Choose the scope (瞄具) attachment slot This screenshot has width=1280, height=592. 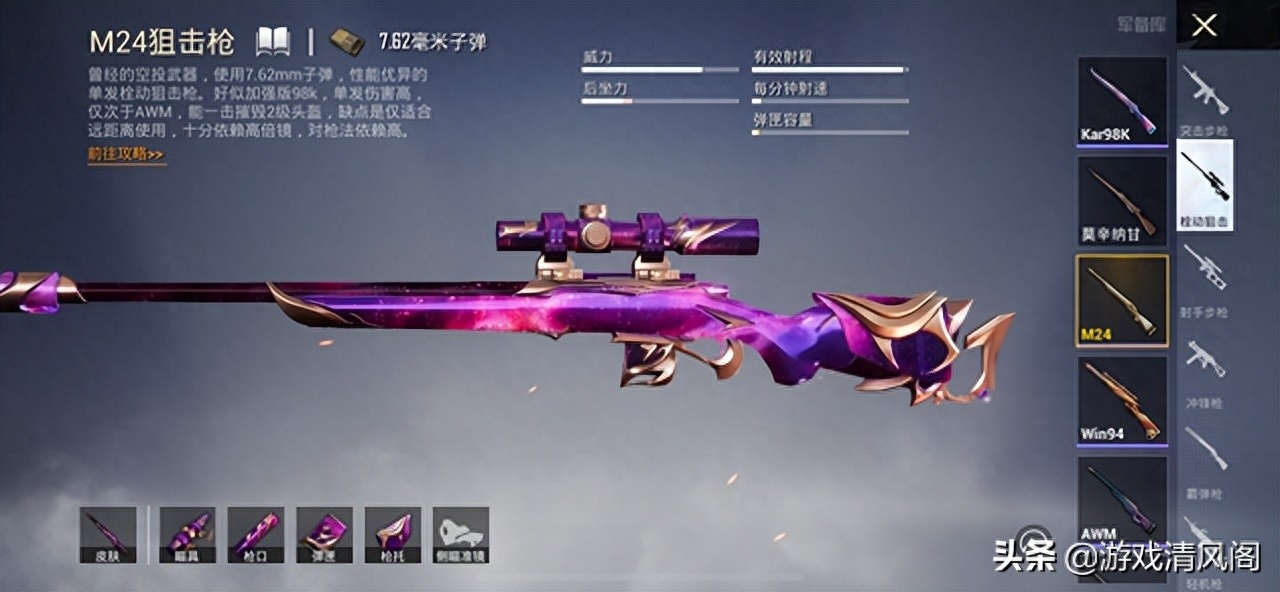tap(187, 534)
